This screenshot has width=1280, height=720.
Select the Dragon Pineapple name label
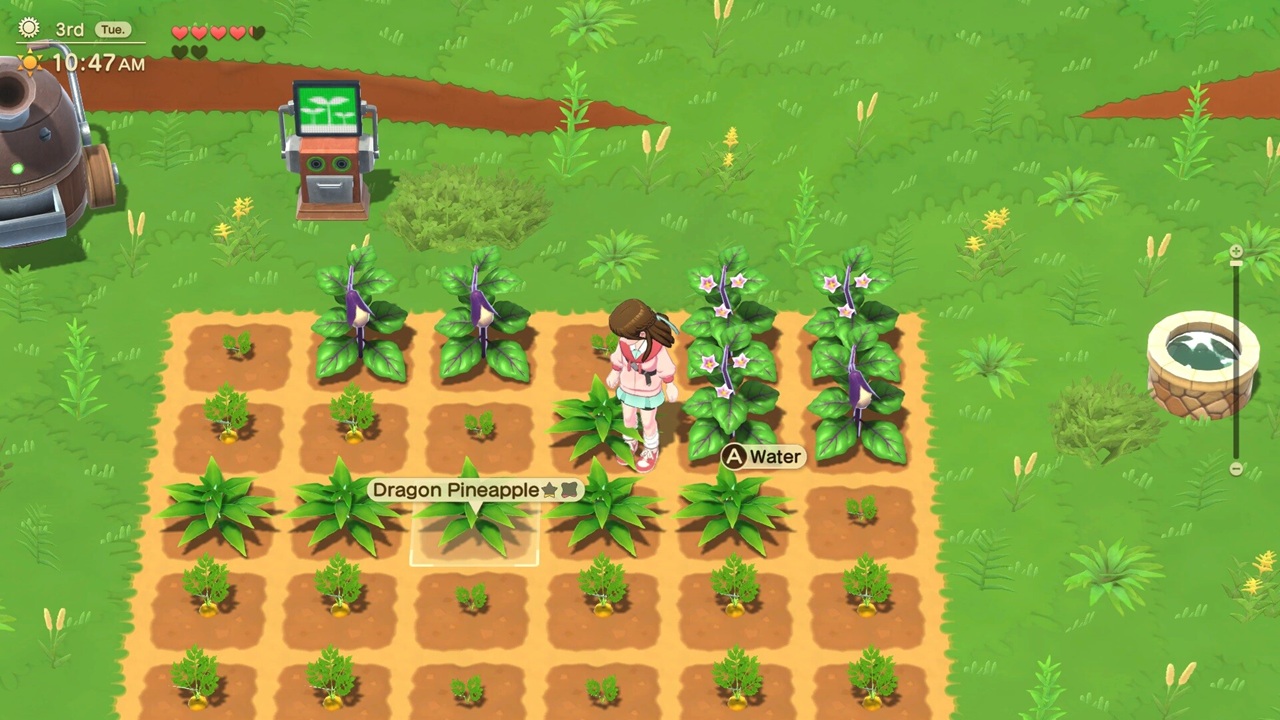[x=456, y=490]
